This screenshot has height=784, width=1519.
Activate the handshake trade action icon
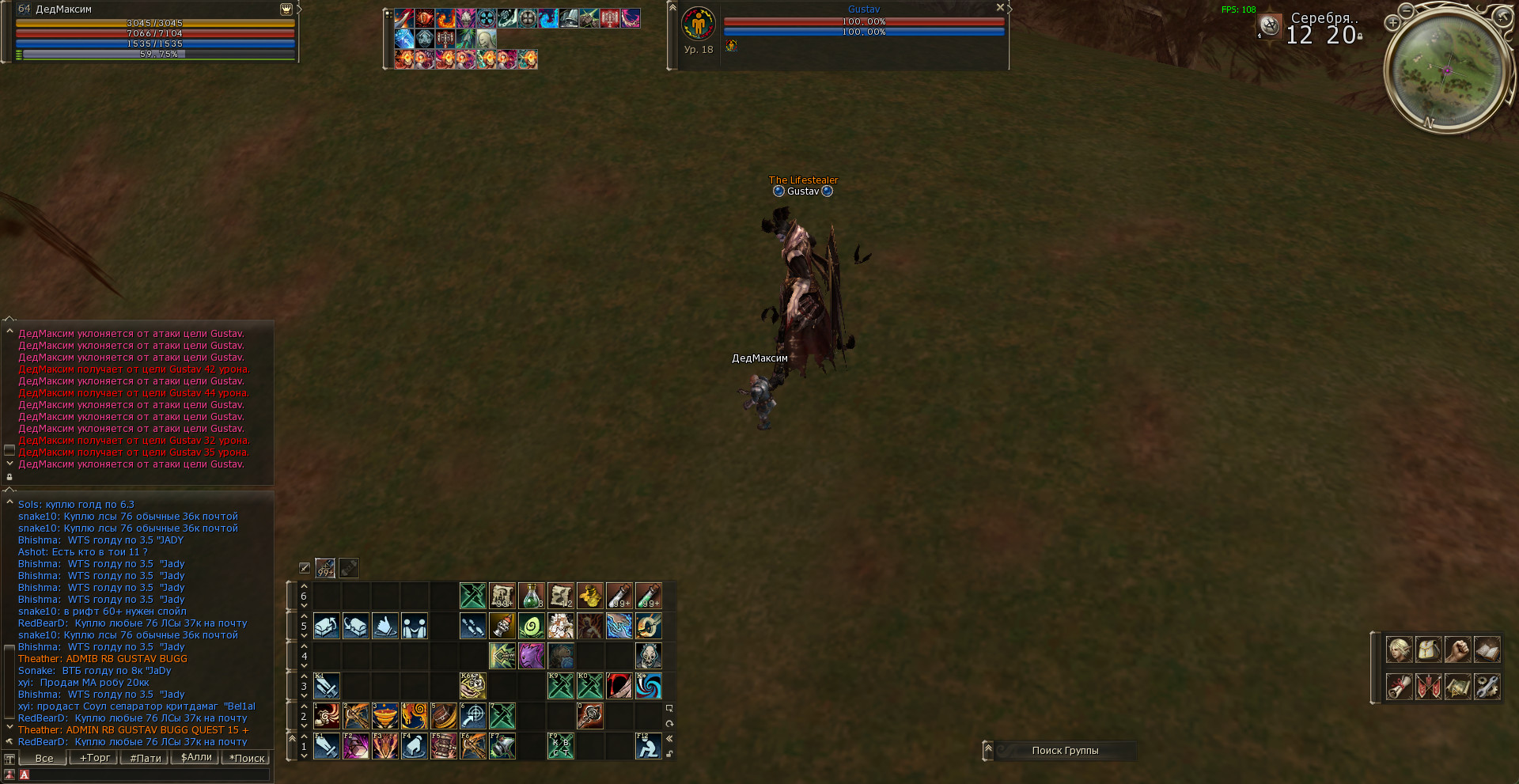pos(414,626)
